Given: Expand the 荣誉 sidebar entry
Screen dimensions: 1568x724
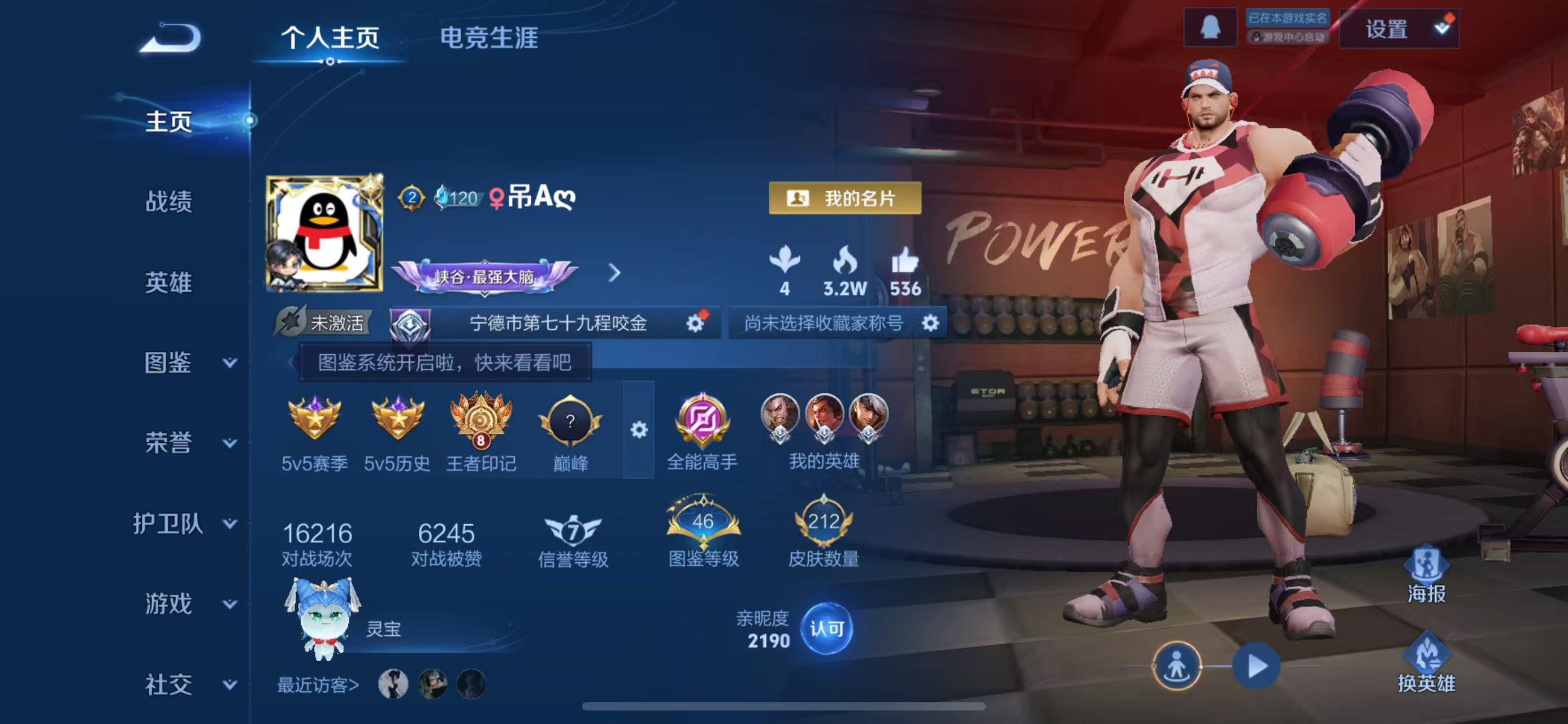Looking at the screenshot, I should (189, 443).
